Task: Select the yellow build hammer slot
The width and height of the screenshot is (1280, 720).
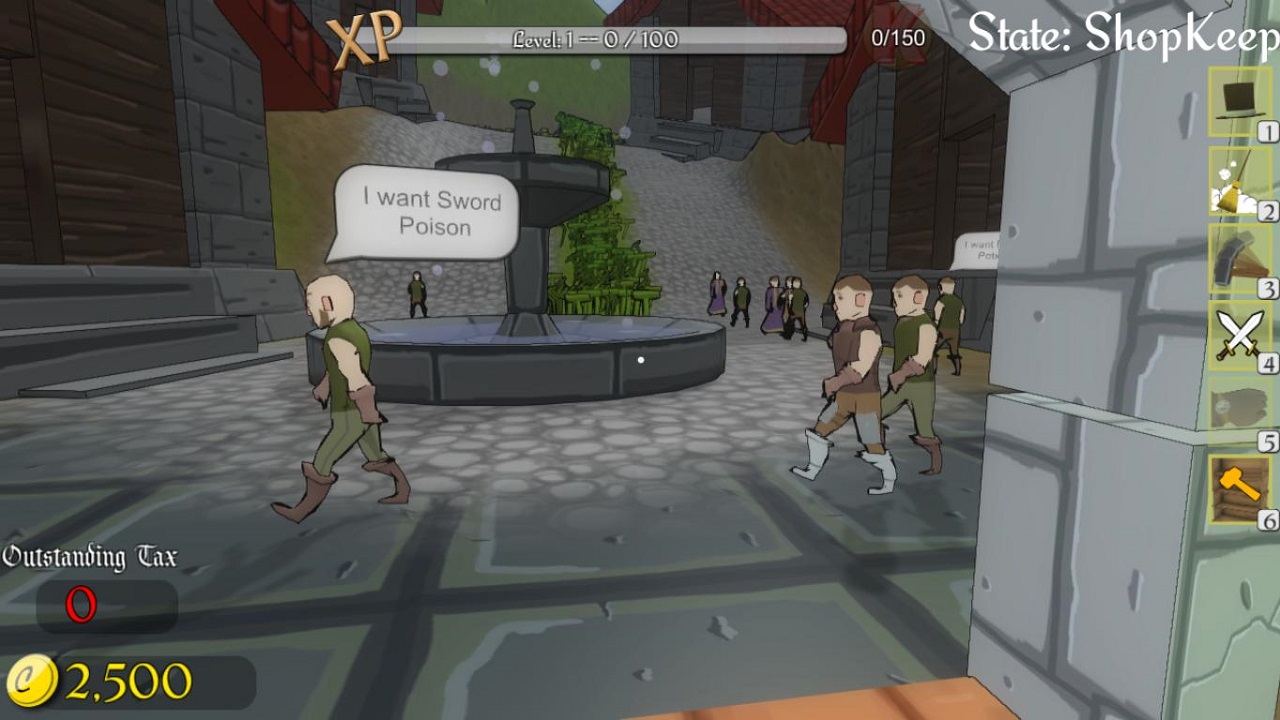Action: pyautogui.click(x=1239, y=489)
